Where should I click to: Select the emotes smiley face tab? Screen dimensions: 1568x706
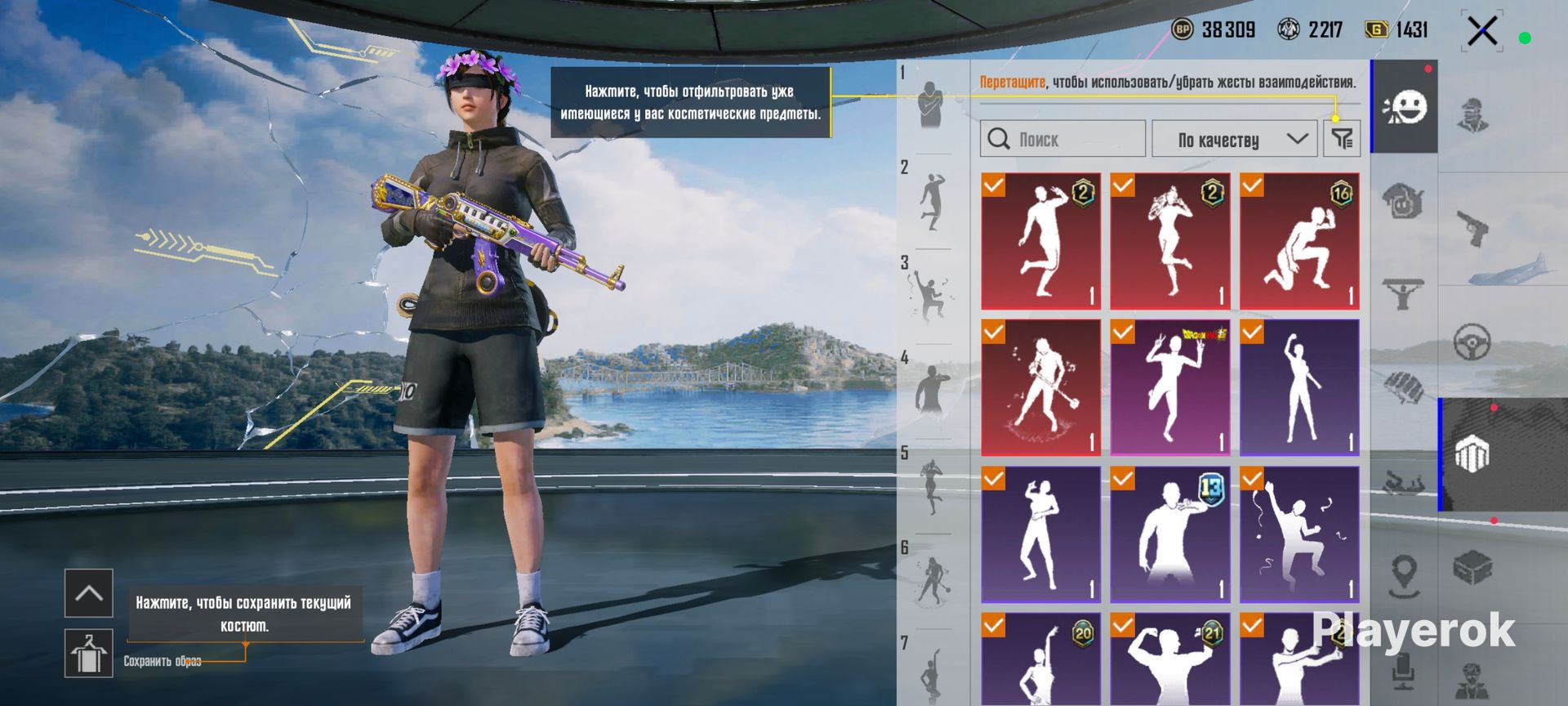(1405, 107)
